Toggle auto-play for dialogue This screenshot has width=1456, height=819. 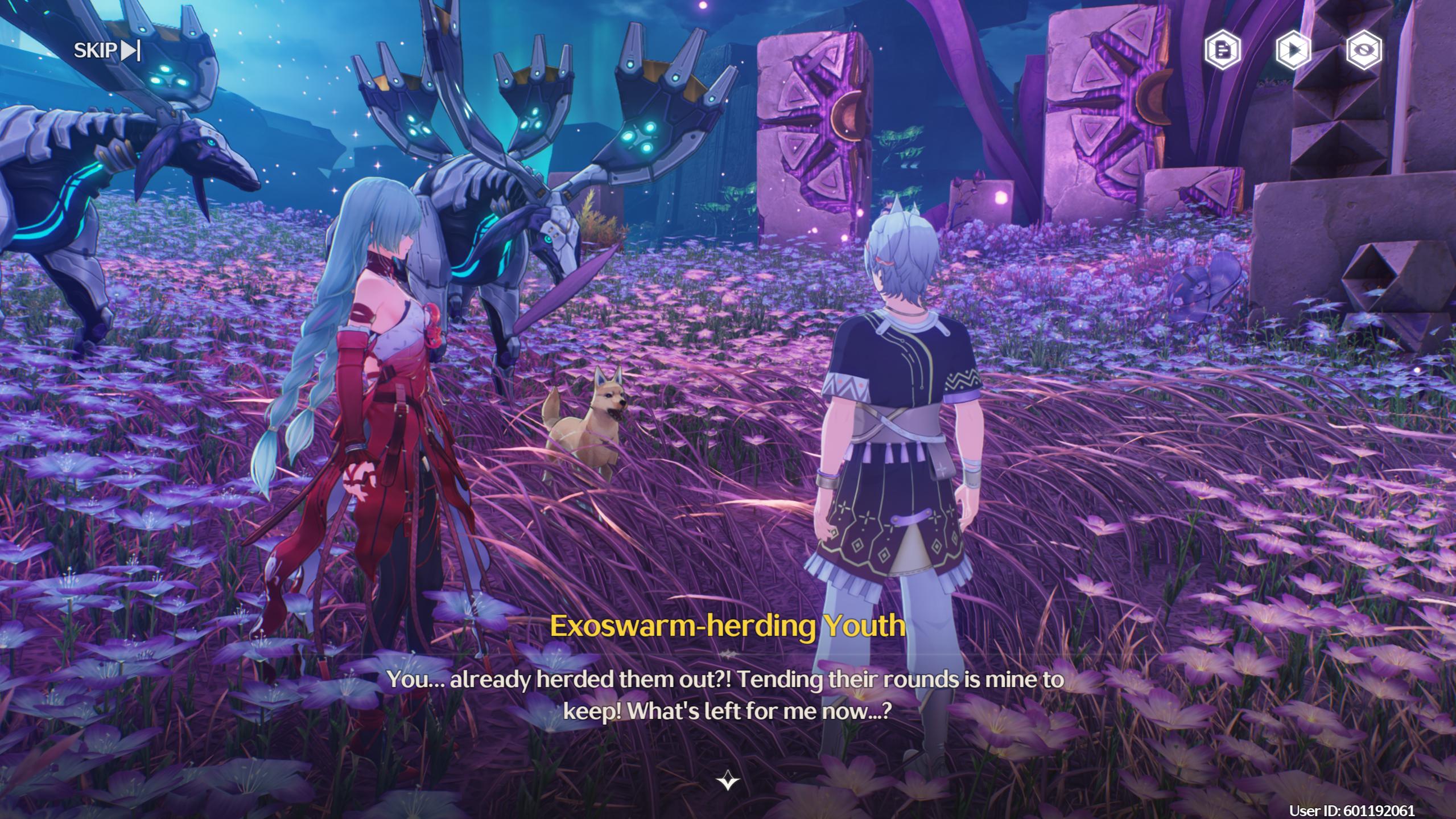(x=1293, y=51)
